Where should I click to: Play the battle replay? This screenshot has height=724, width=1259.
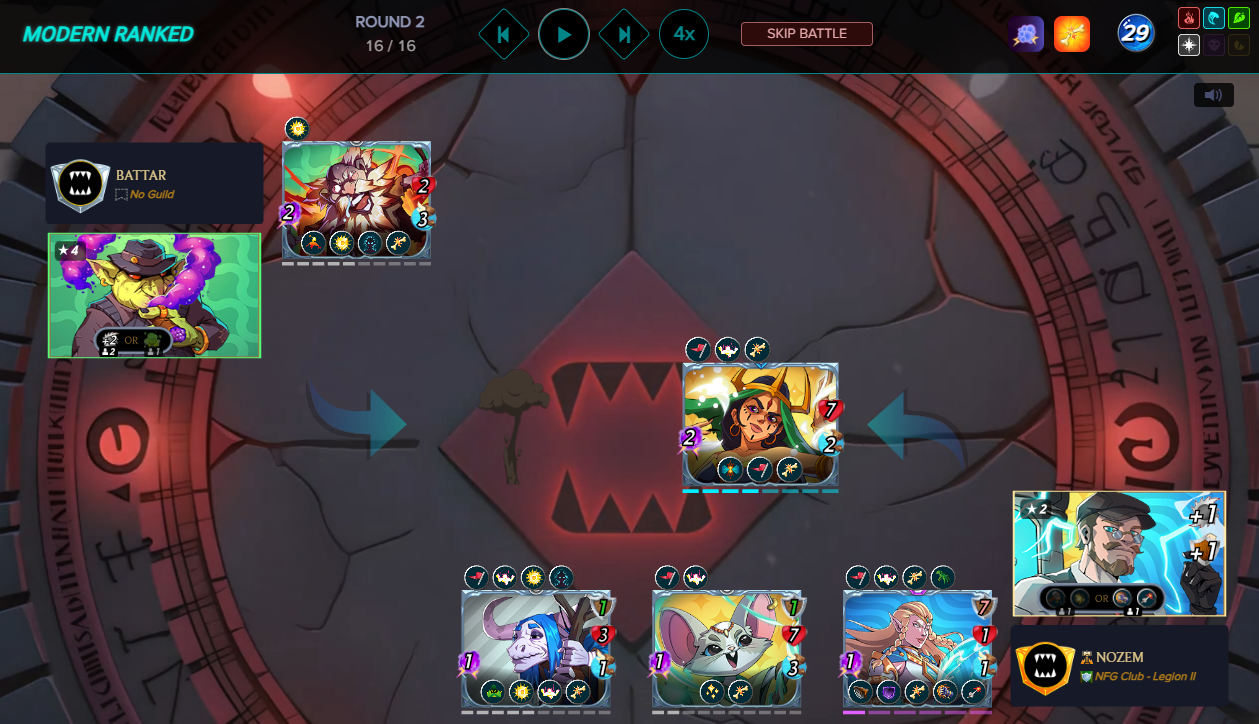564,35
